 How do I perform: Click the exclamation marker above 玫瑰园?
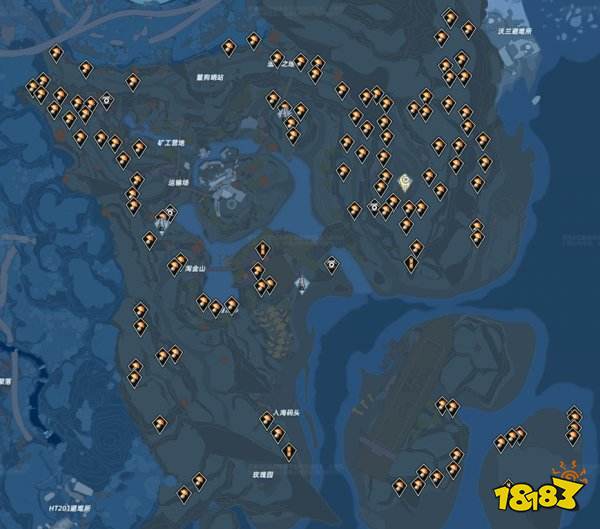288,452
